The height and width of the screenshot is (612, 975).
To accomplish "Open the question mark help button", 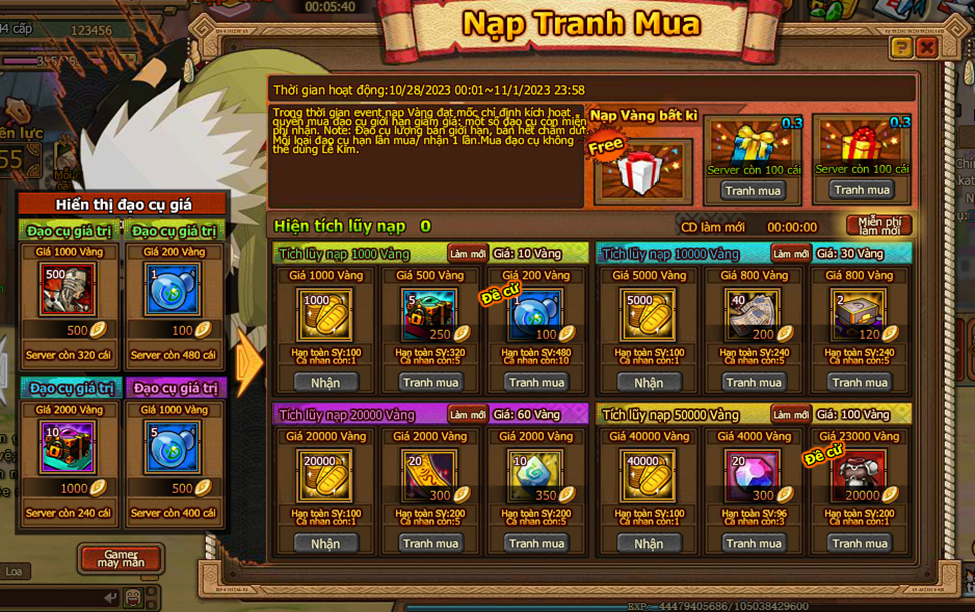I will click(x=901, y=48).
